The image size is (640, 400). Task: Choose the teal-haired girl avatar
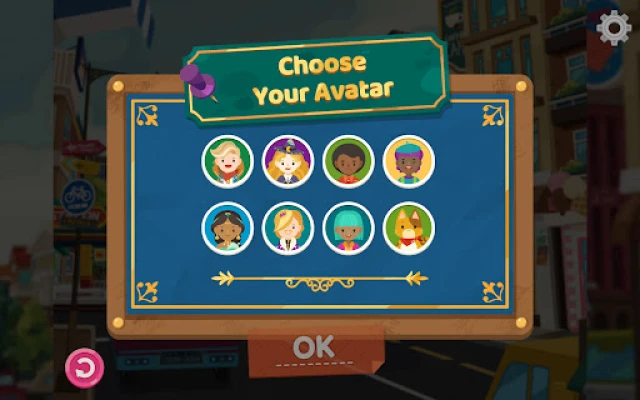pos(349,229)
